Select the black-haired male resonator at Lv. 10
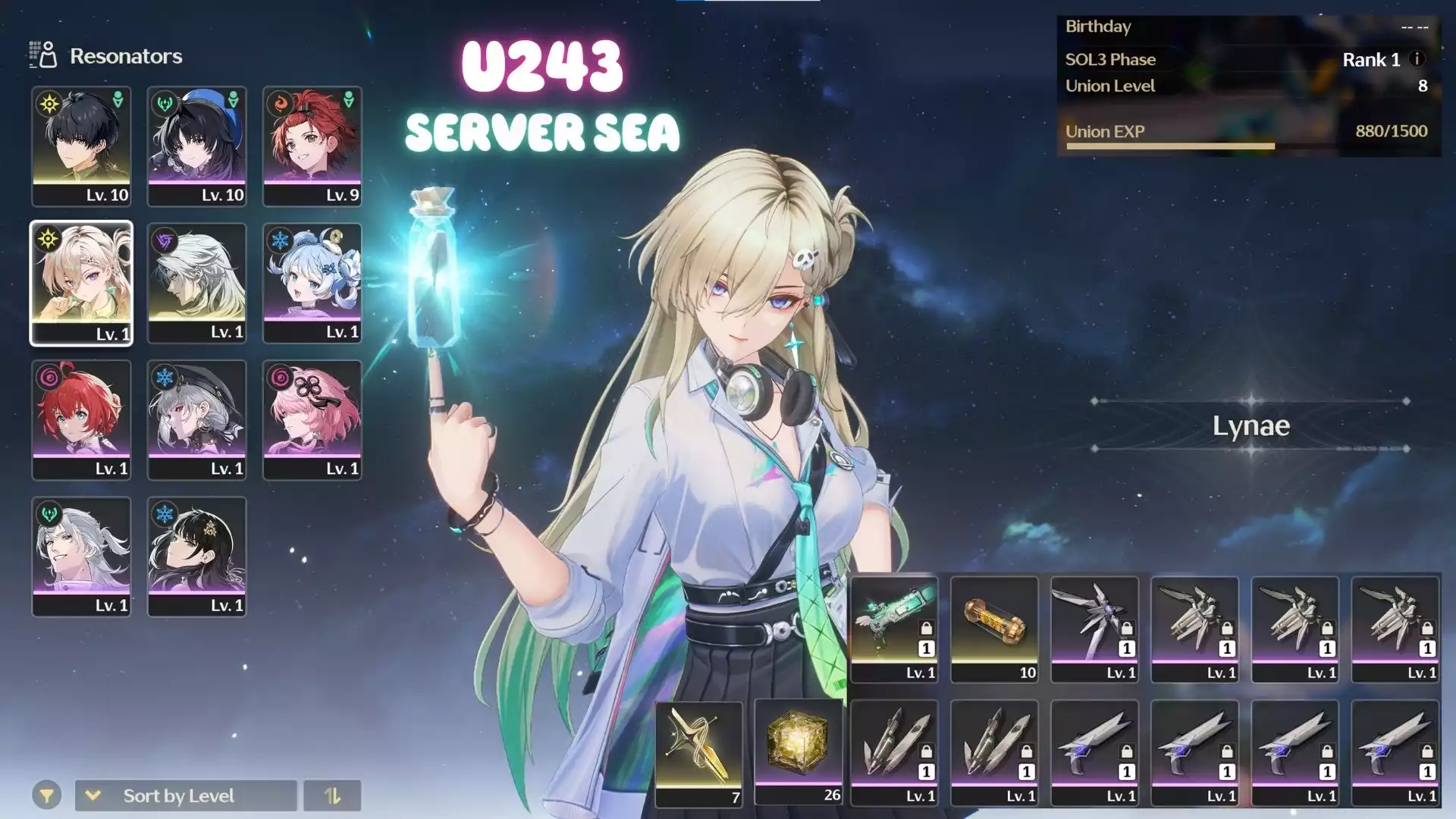1456x819 pixels. pos(81,146)
